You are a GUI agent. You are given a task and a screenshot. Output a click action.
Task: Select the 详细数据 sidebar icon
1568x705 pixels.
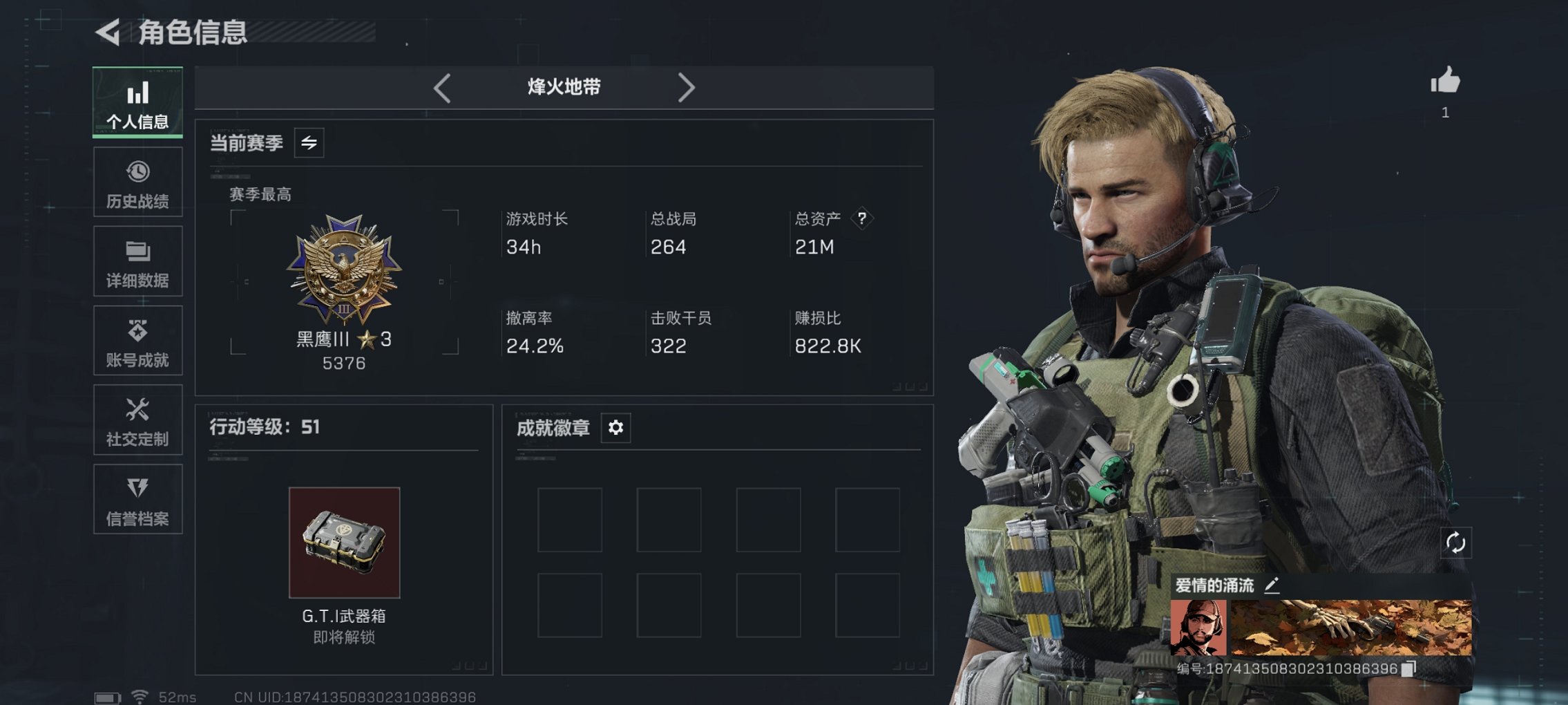click(137, 261)
